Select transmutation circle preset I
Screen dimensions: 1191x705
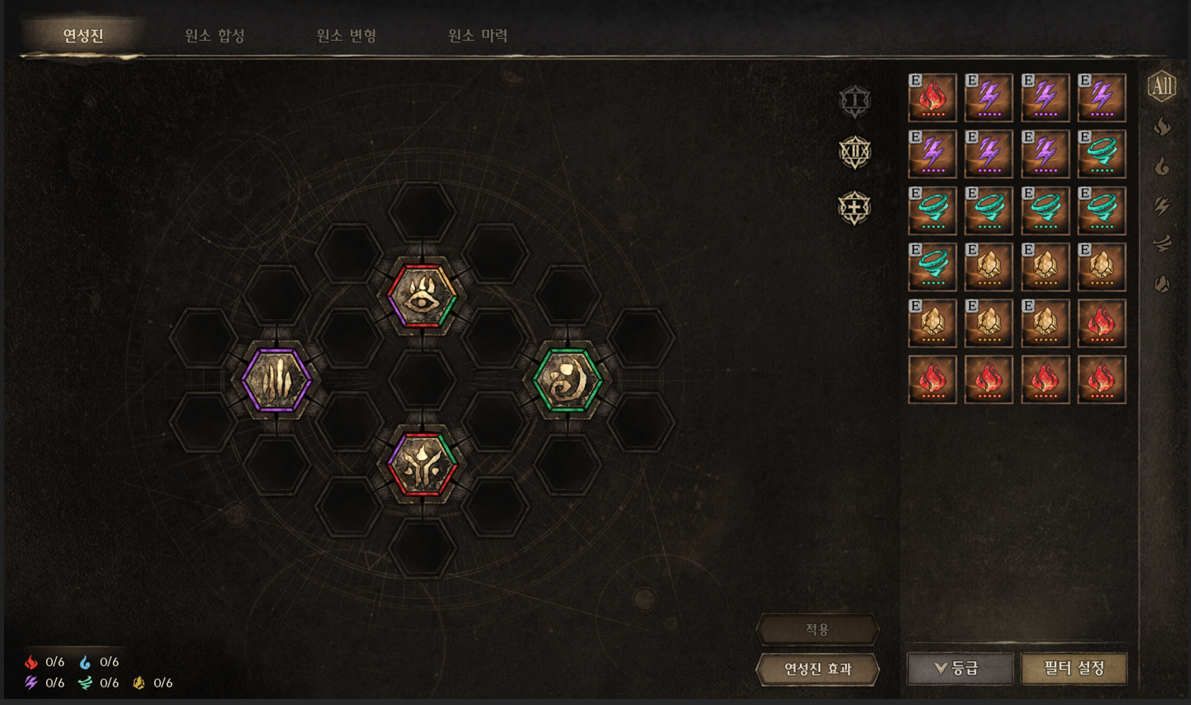[854, 101]
